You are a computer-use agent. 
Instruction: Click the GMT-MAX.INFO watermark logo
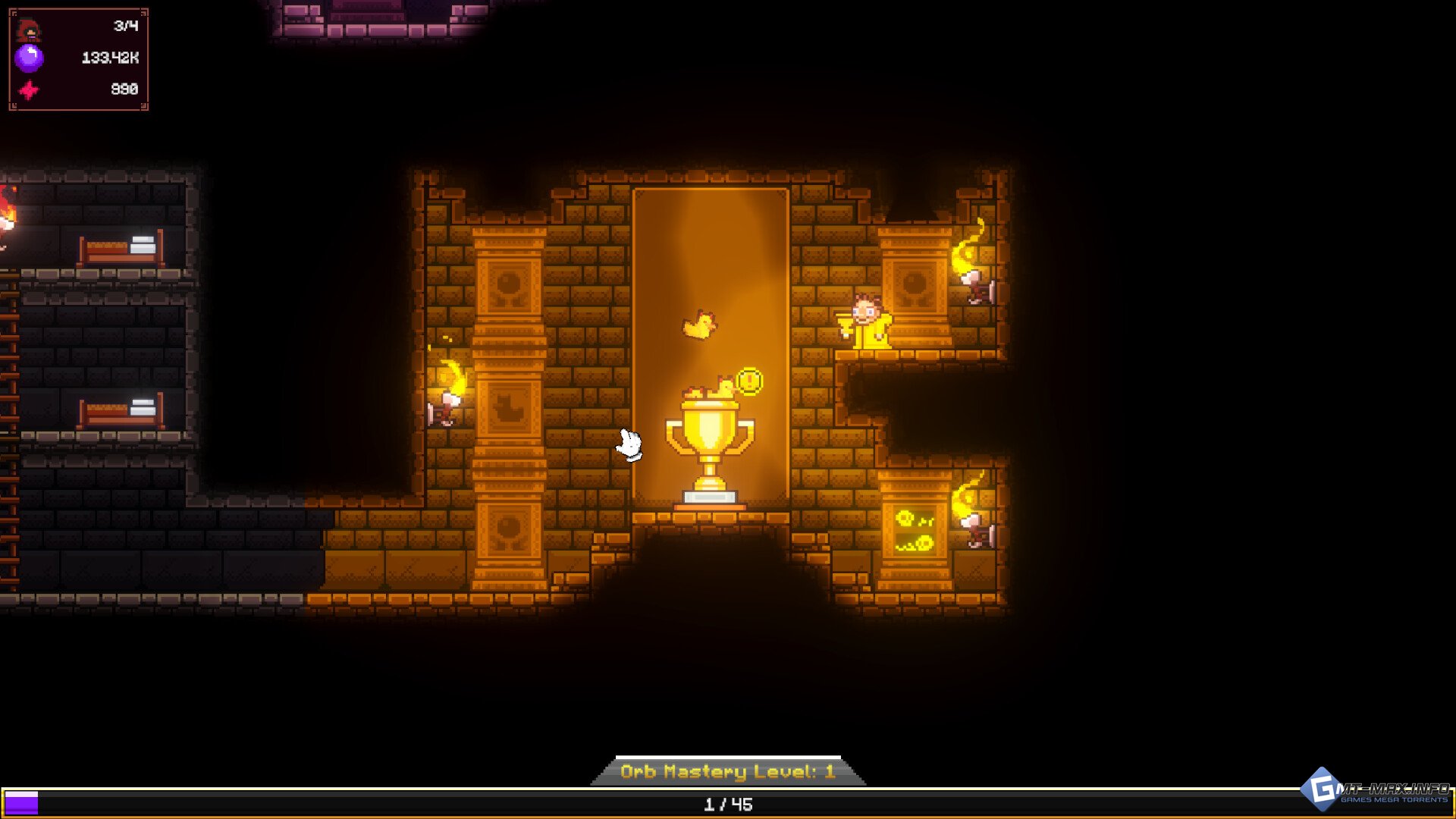tap(1376, 791)
